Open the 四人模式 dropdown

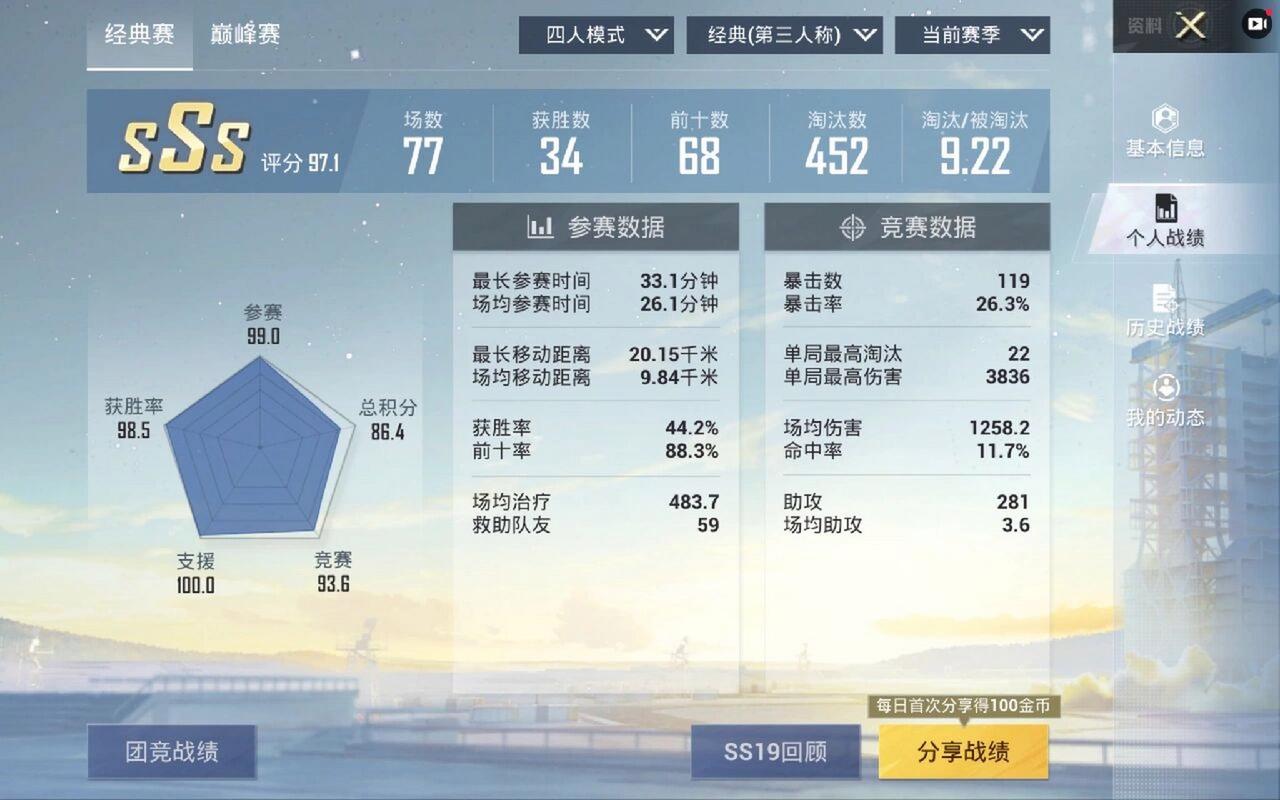pyautogui.click(x=596, y=34)
